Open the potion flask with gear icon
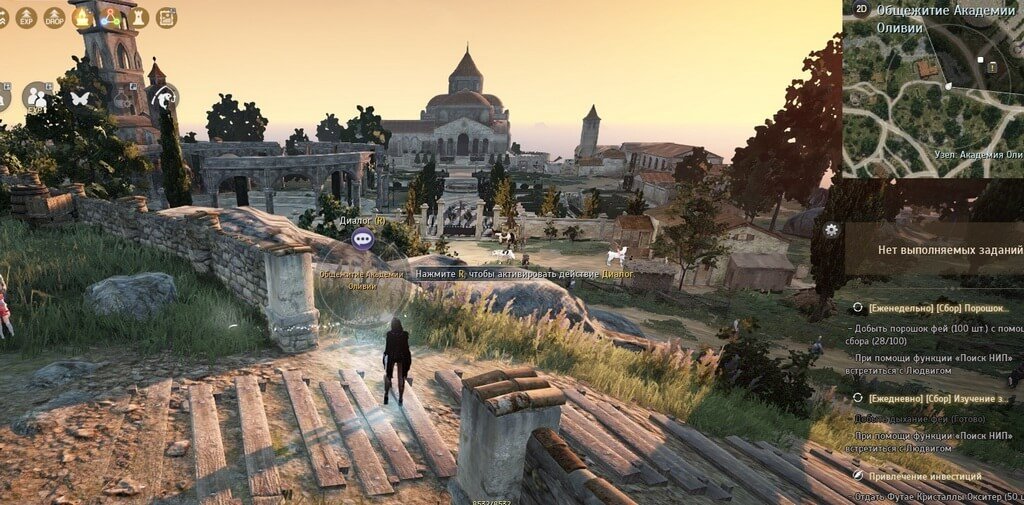Screen dimensions: 1024x505 pos(122,98)
